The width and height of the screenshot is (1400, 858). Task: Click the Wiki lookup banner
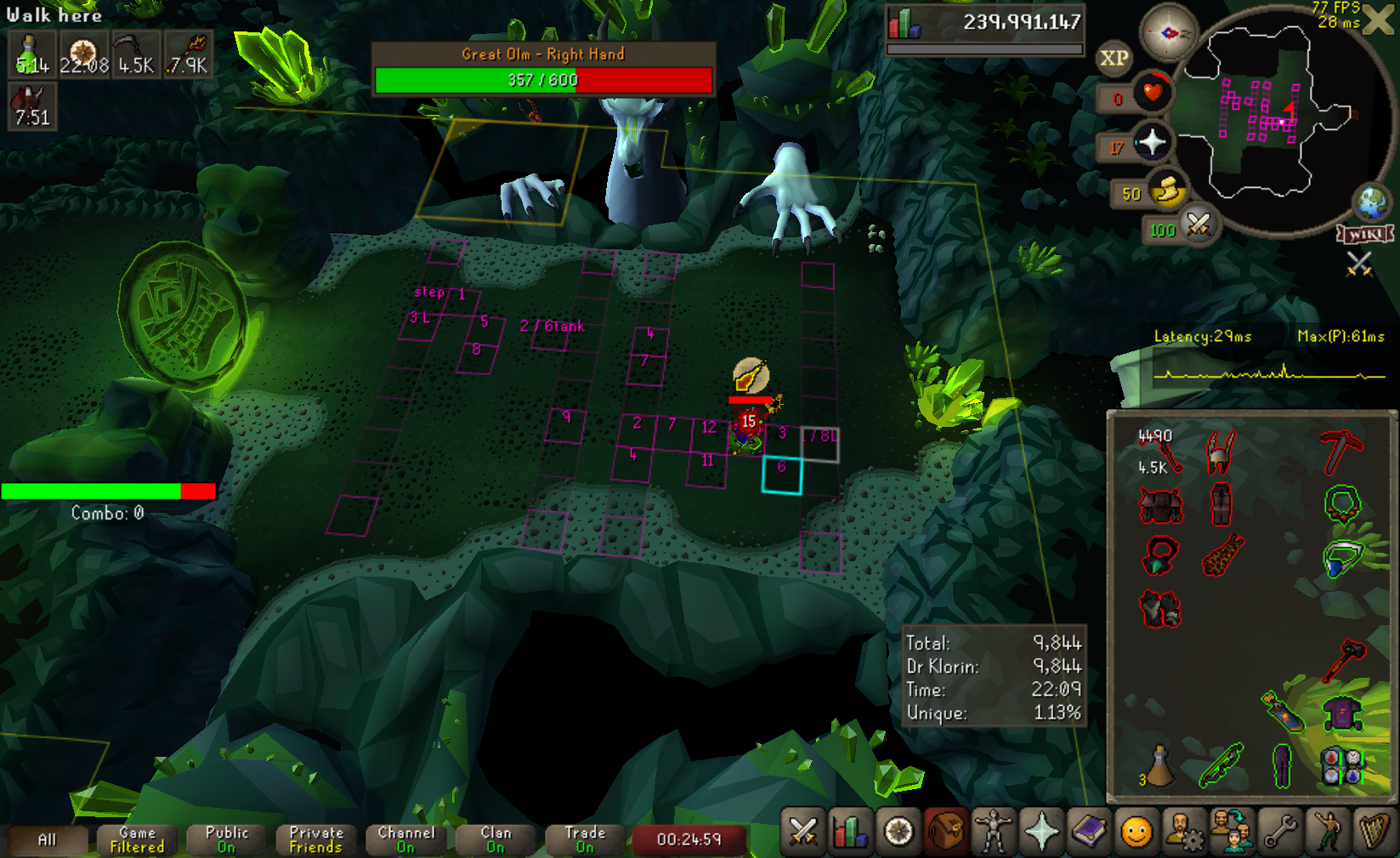pyautogui.click(x=1365, y=234)
